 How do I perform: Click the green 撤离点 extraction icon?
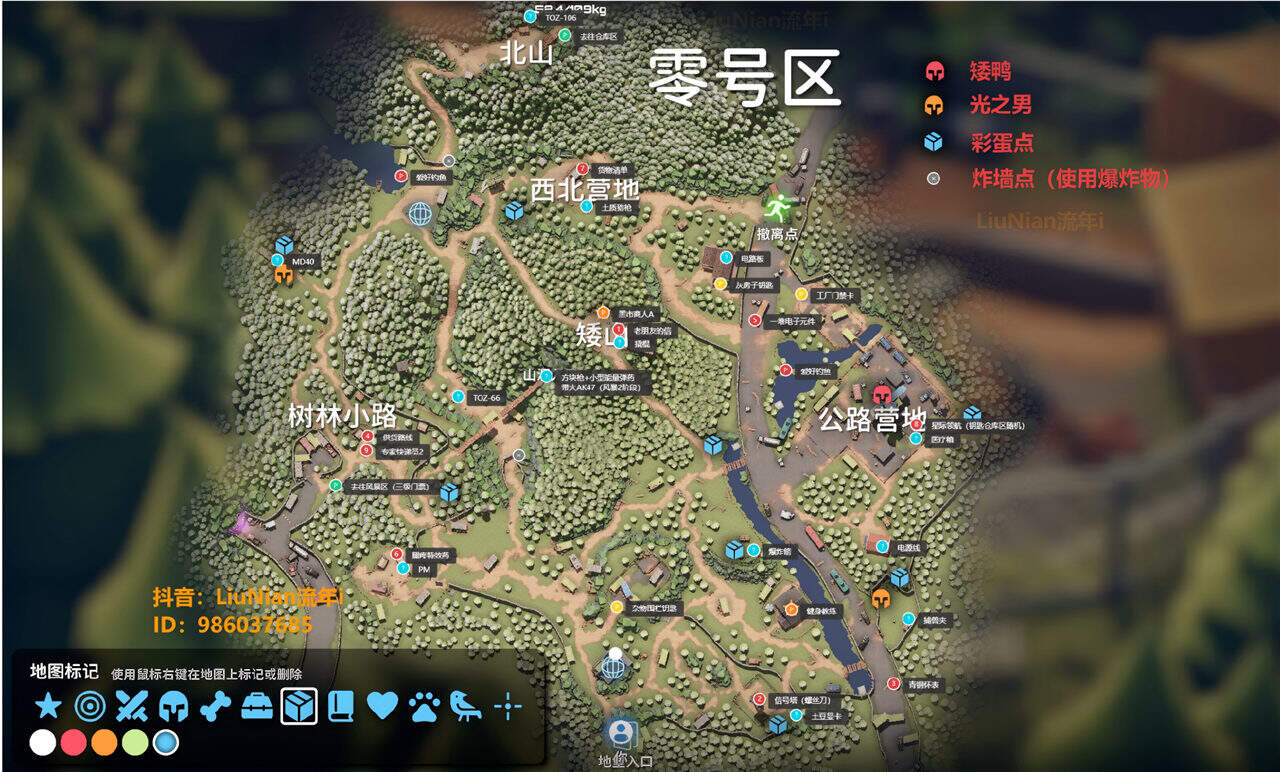click(778, 208)
